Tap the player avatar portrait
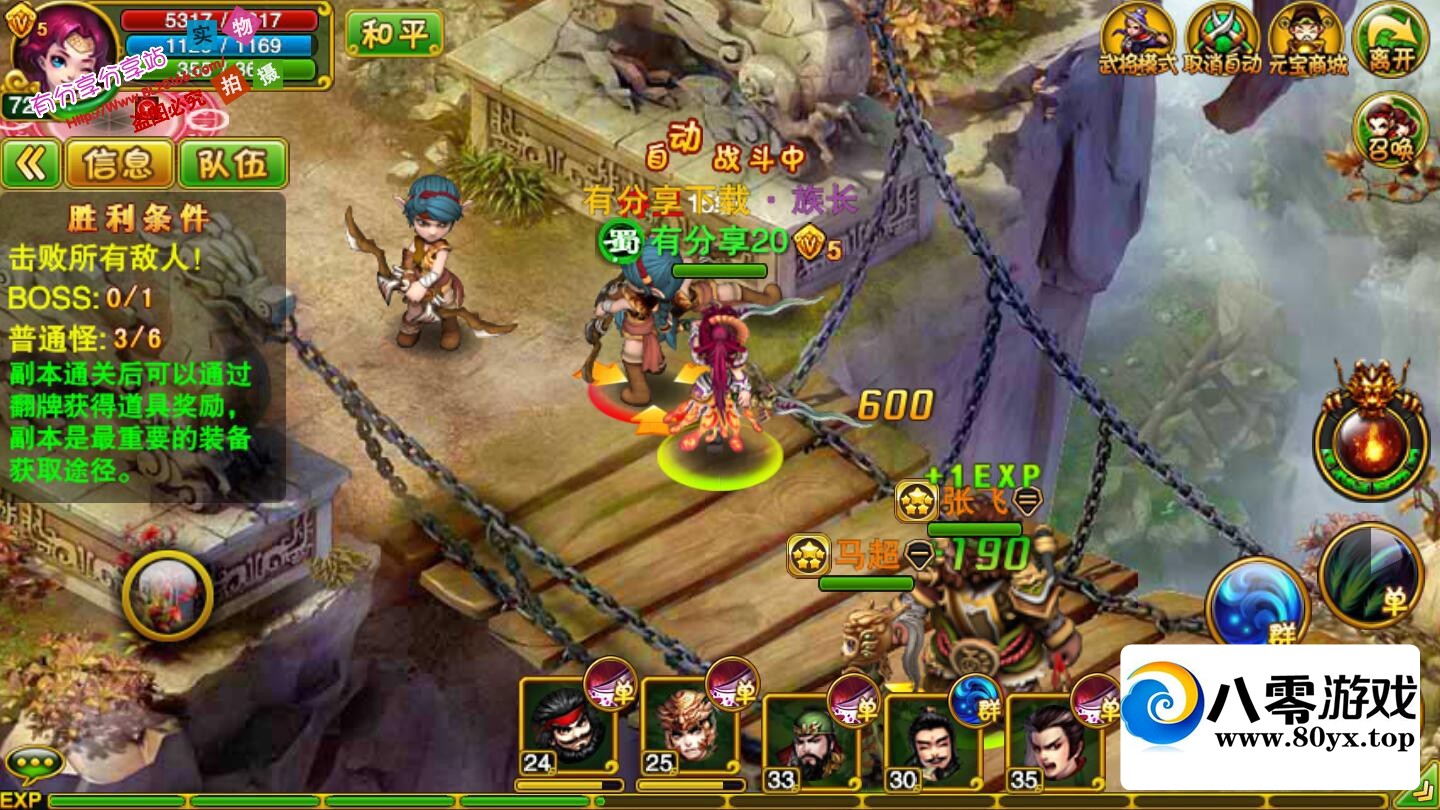Screen dimensions: 1440x810 click(60, 50)
